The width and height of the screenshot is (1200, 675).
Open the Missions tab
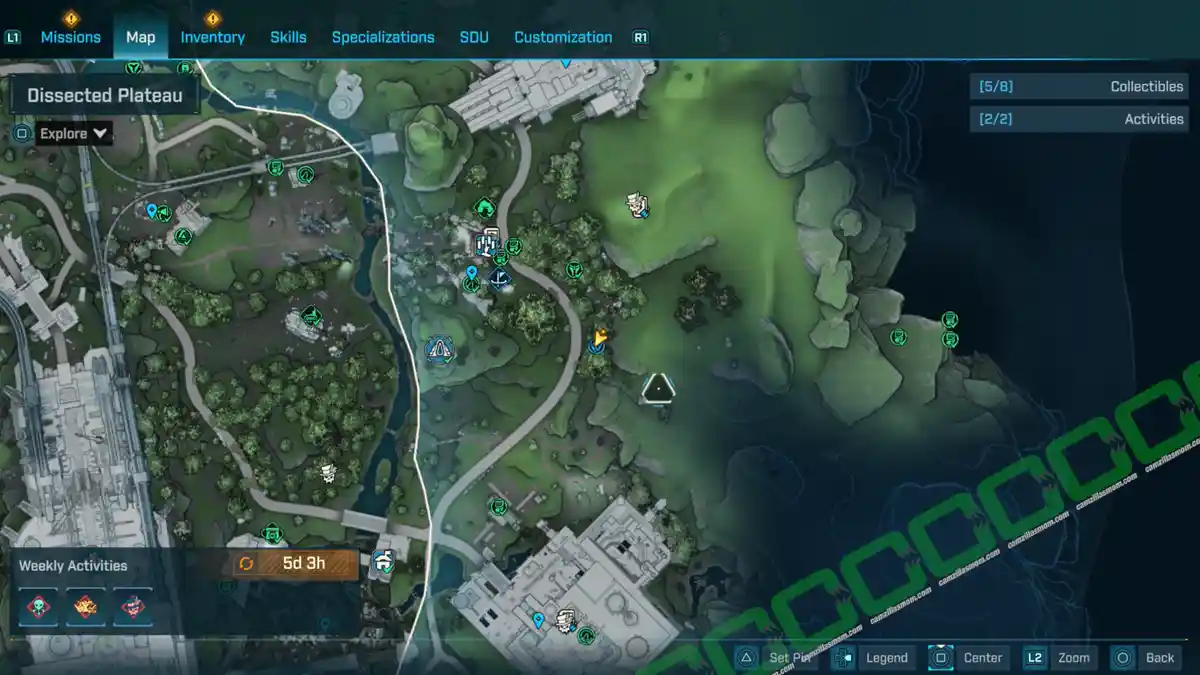[x=70, y=37]
